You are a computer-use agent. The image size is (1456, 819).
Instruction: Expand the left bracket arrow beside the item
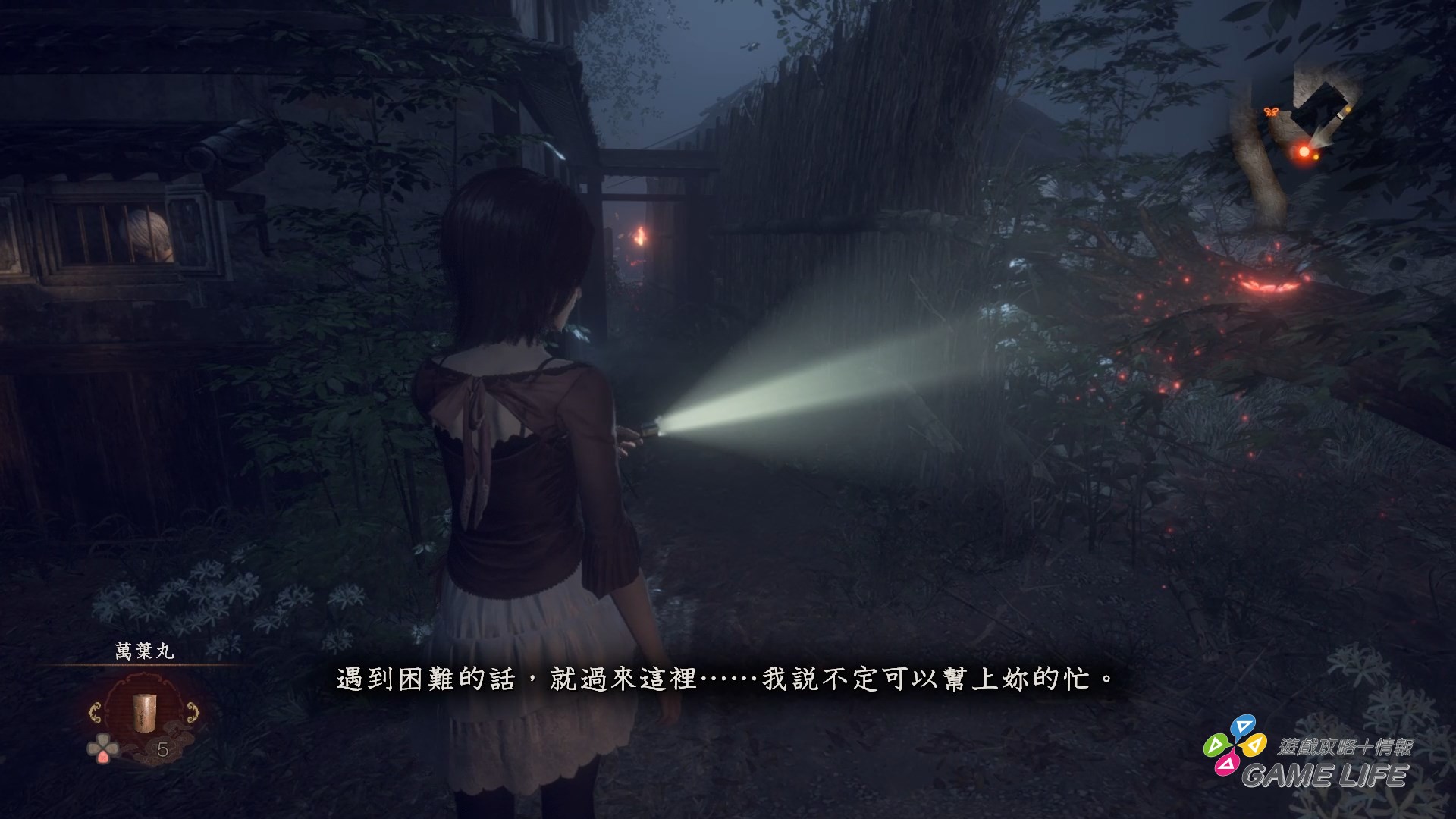[x=96, y=712]
